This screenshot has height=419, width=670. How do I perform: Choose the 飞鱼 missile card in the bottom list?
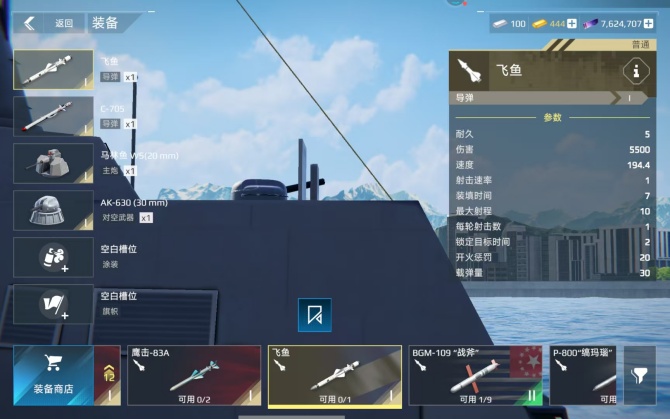334,375
